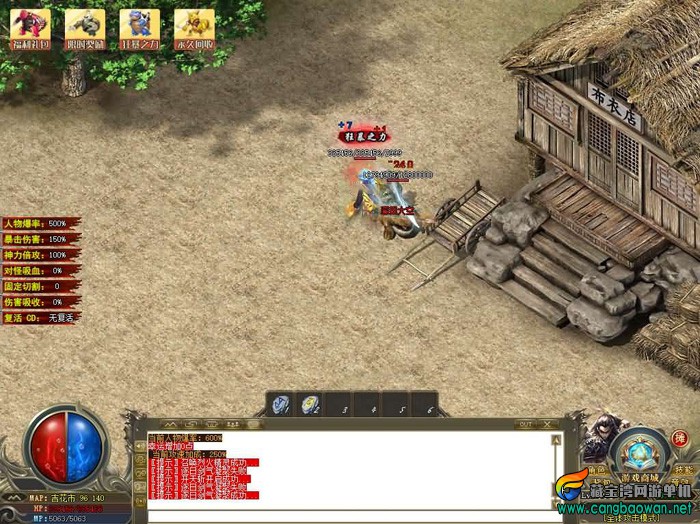Open the 福利礼包 welfare gift icon

(x=29, y=27)
